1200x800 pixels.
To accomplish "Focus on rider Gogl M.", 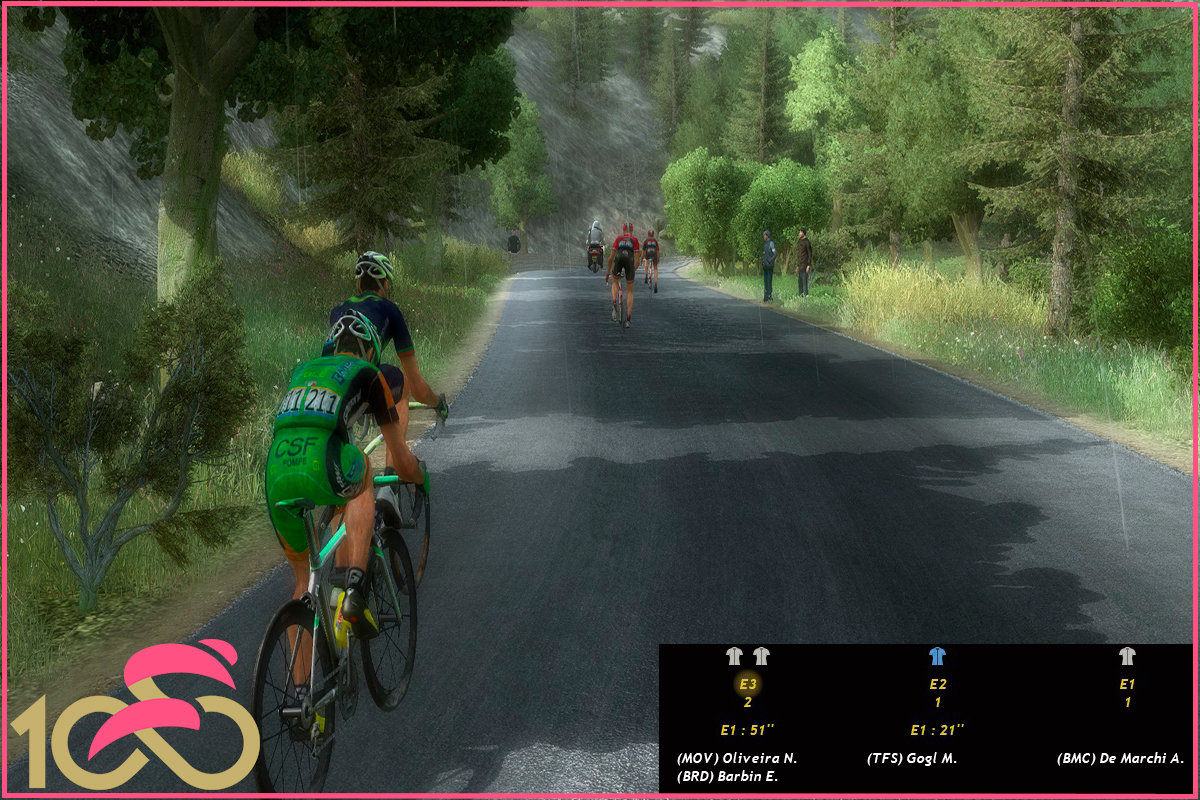I will [911, 758].
